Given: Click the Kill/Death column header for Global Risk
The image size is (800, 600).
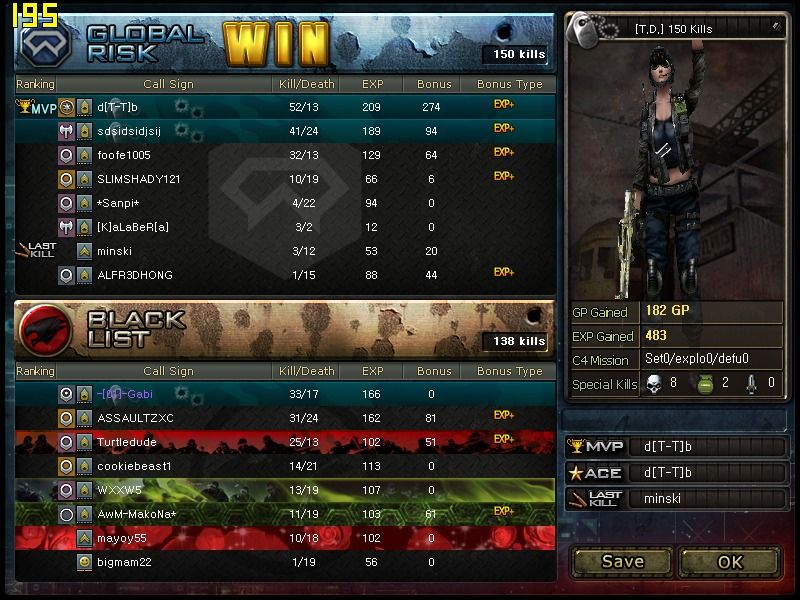Looking at the screenshot, I should click(x=305, y=84).
